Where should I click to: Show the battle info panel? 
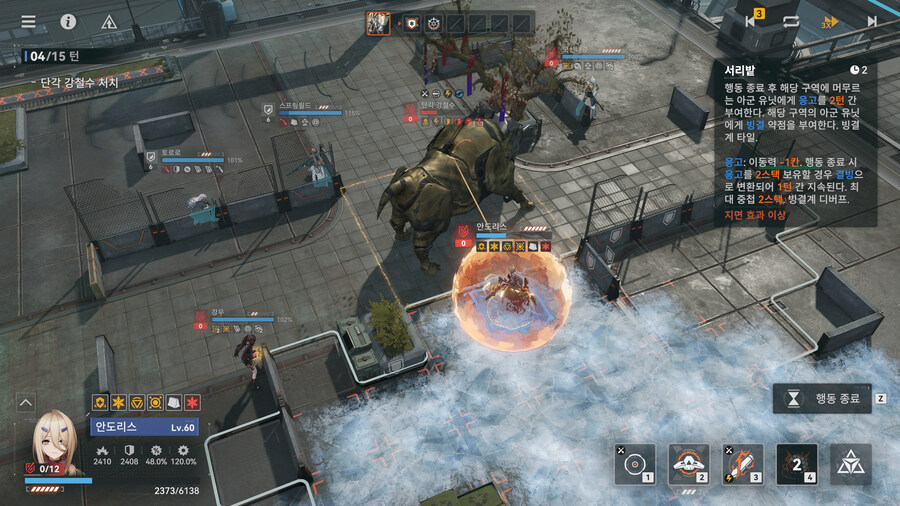pos(68,21)
